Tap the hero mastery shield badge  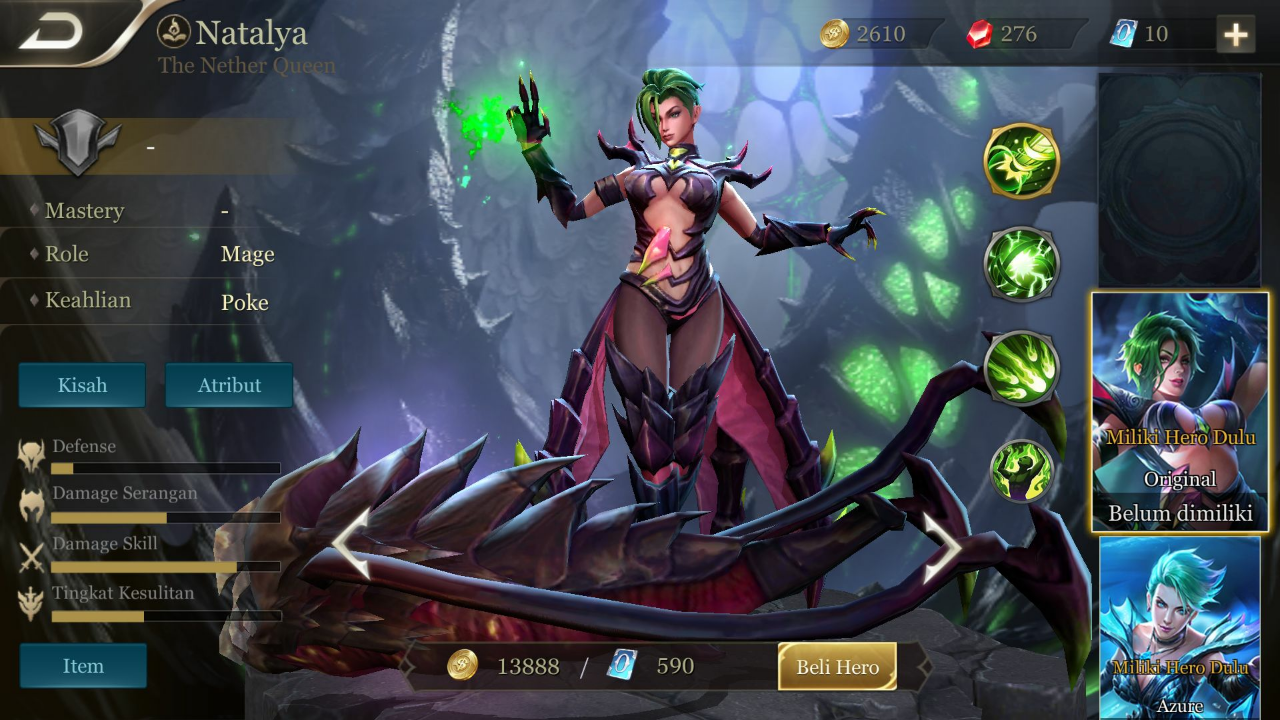[x=77, y=145]
